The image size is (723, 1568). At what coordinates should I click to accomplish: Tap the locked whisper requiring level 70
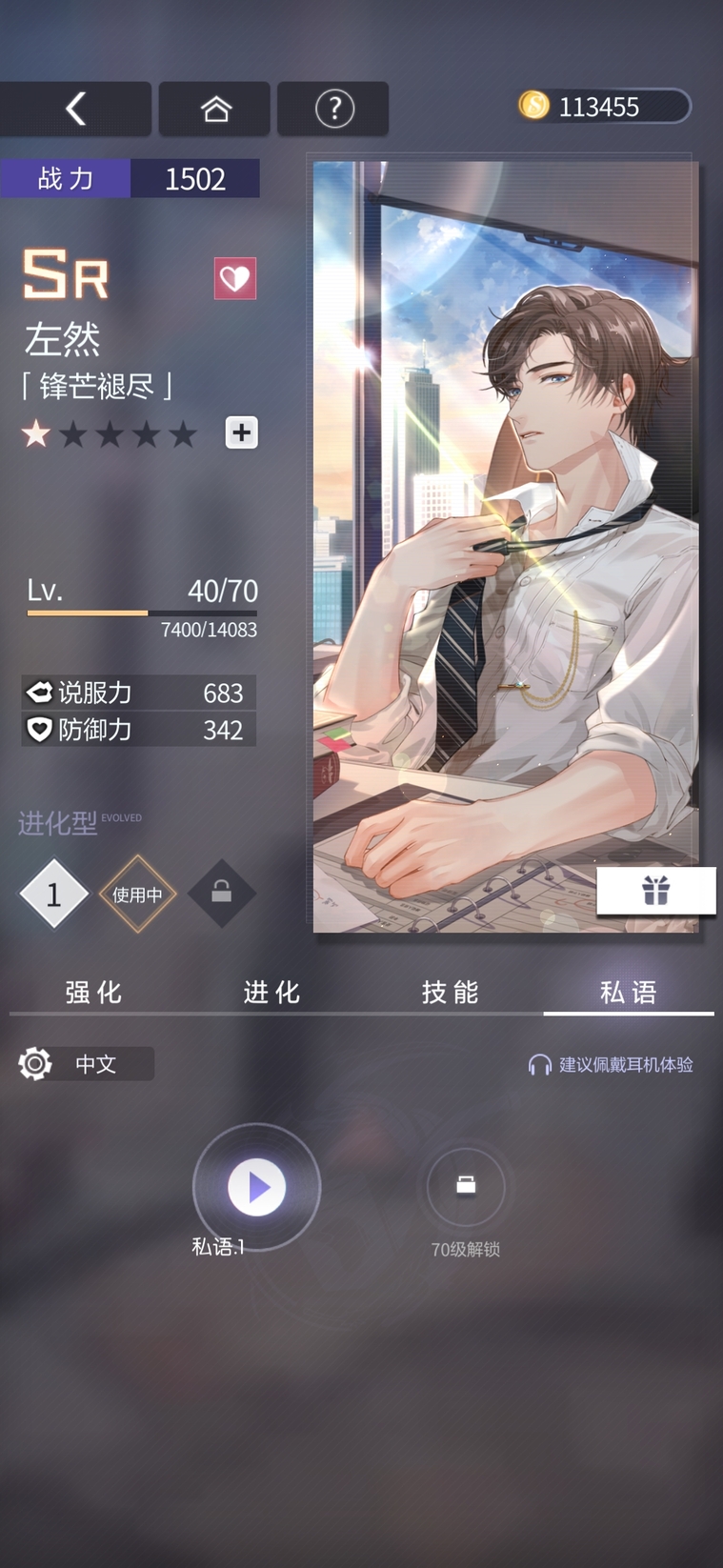click(x=466, y=1187)
